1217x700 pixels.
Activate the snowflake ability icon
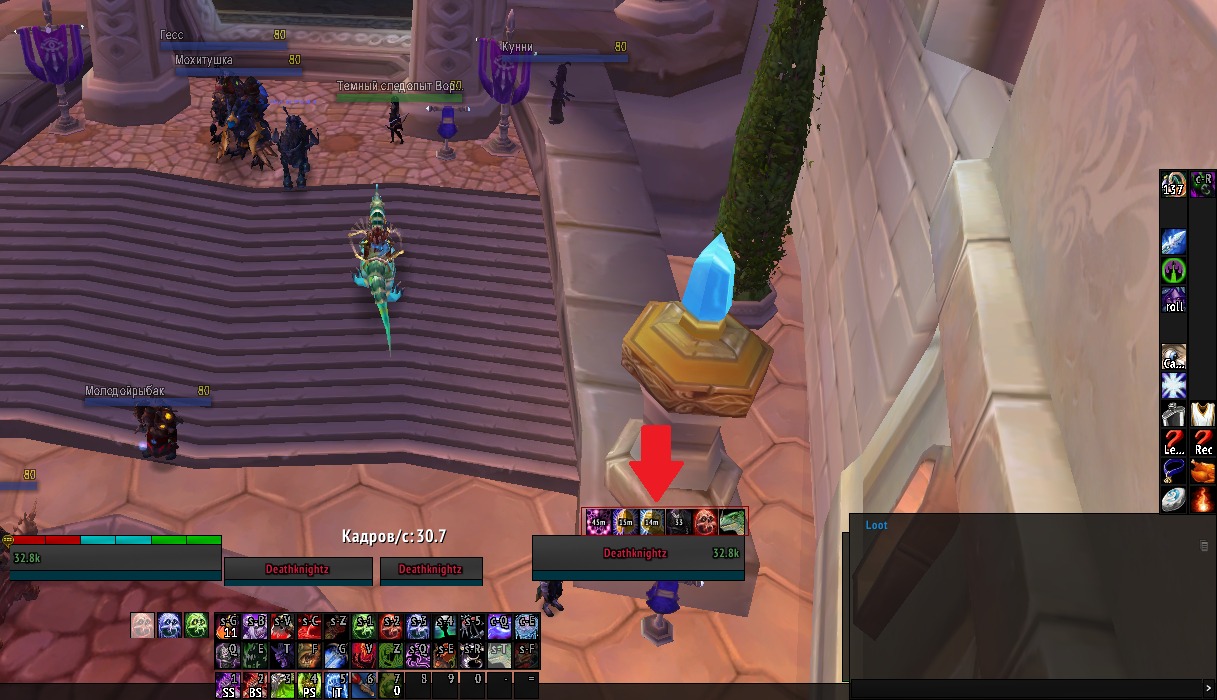(x=1174, y=386)
